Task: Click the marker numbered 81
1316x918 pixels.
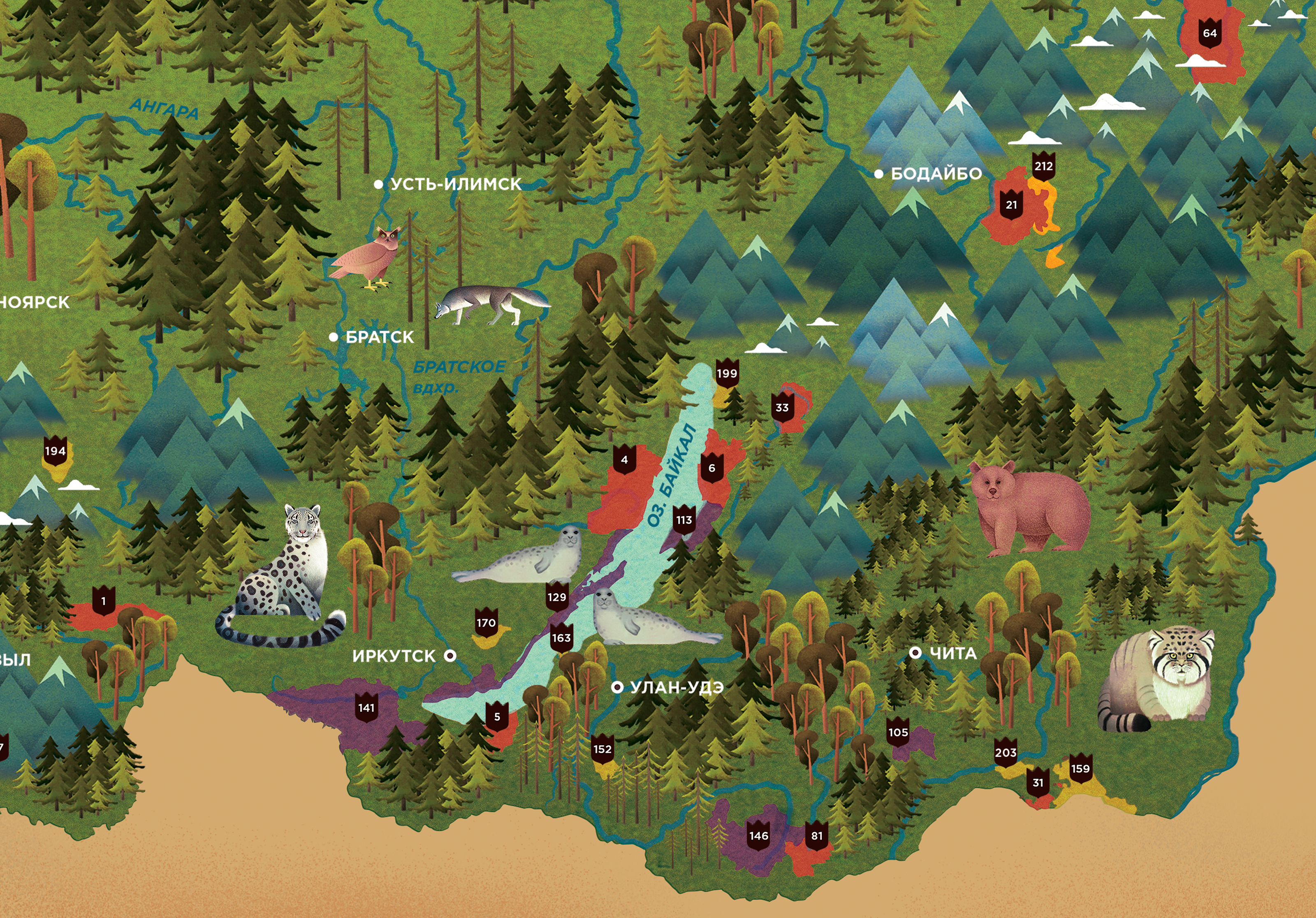Action: [x=817, y=836]
